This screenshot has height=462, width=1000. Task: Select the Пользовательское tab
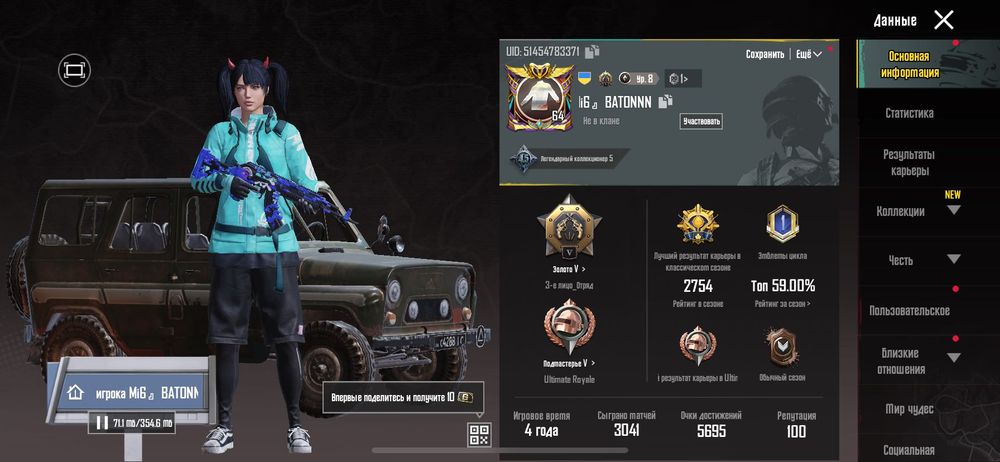coord(909,311)
